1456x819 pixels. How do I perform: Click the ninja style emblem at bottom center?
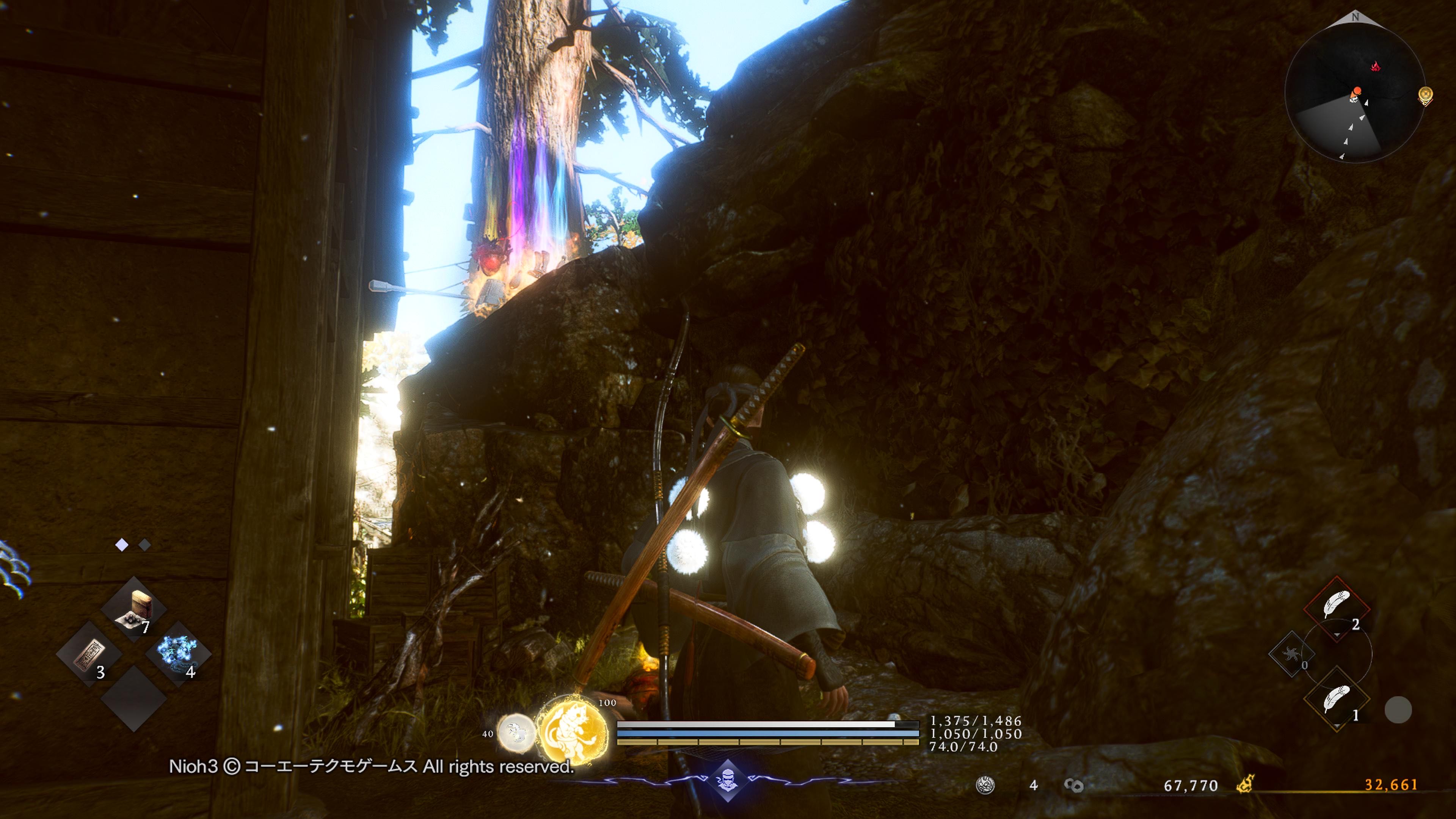728,781
